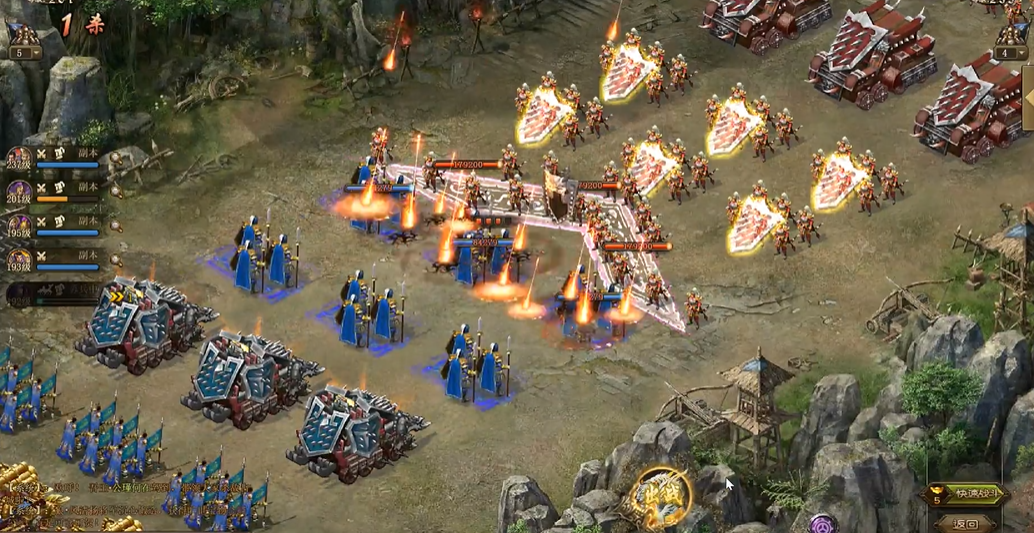Select the level 237 general portrait

(x=19, y=160)
